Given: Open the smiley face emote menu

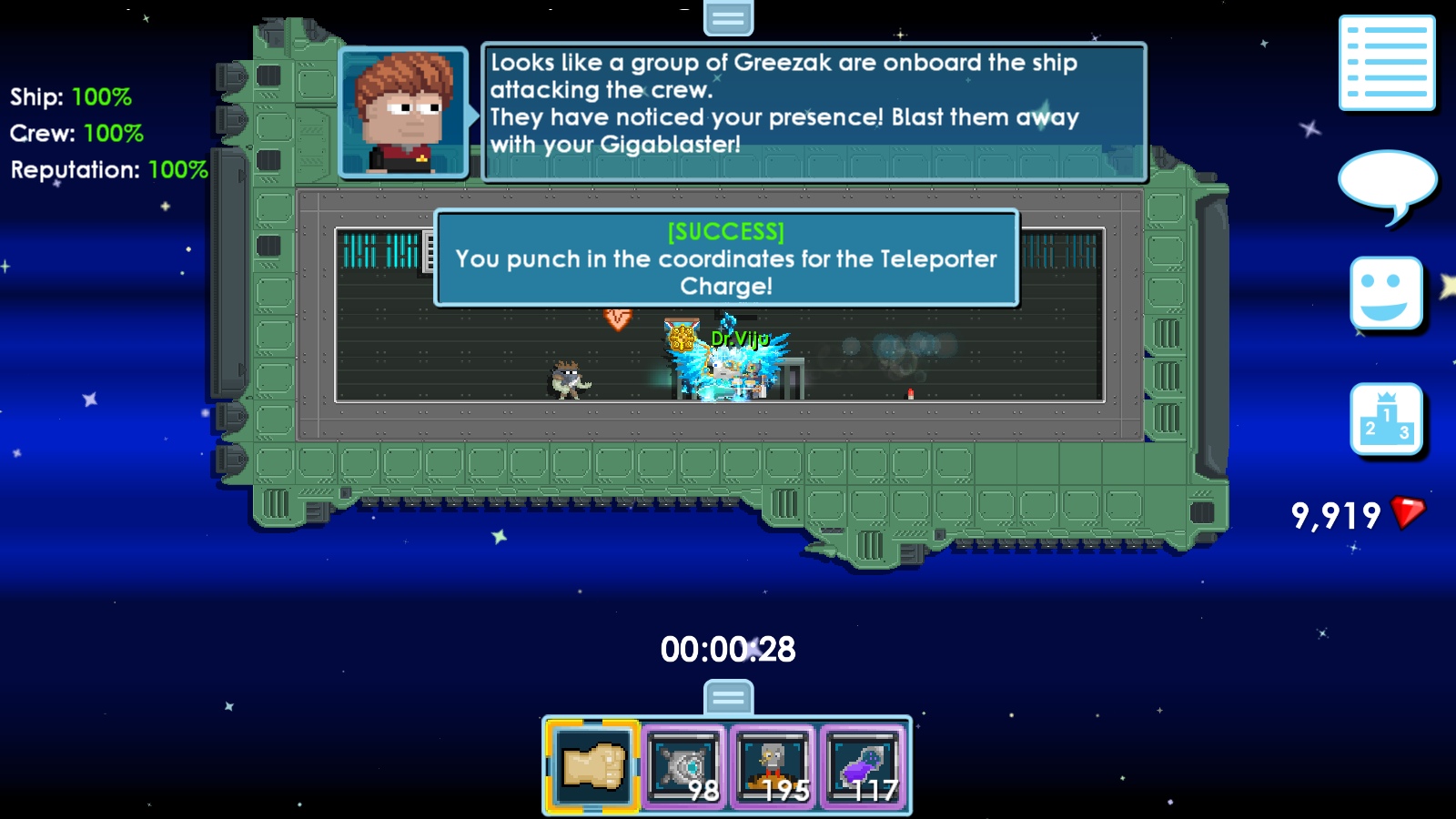Looking at the screenshot, I should click(x=1386, y=292).
